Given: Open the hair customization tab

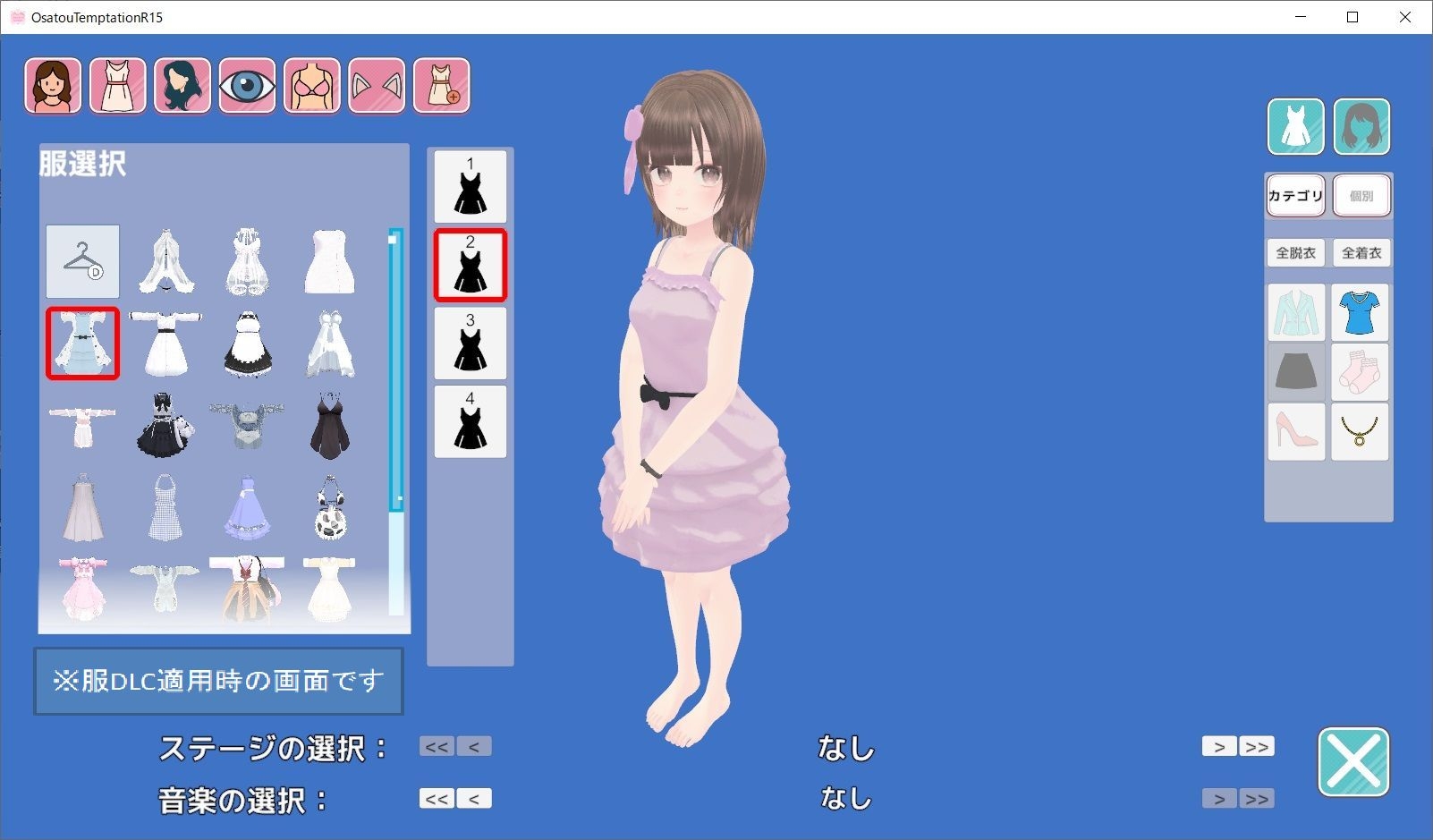Looking at the screenshot, I should coord(182,86).
